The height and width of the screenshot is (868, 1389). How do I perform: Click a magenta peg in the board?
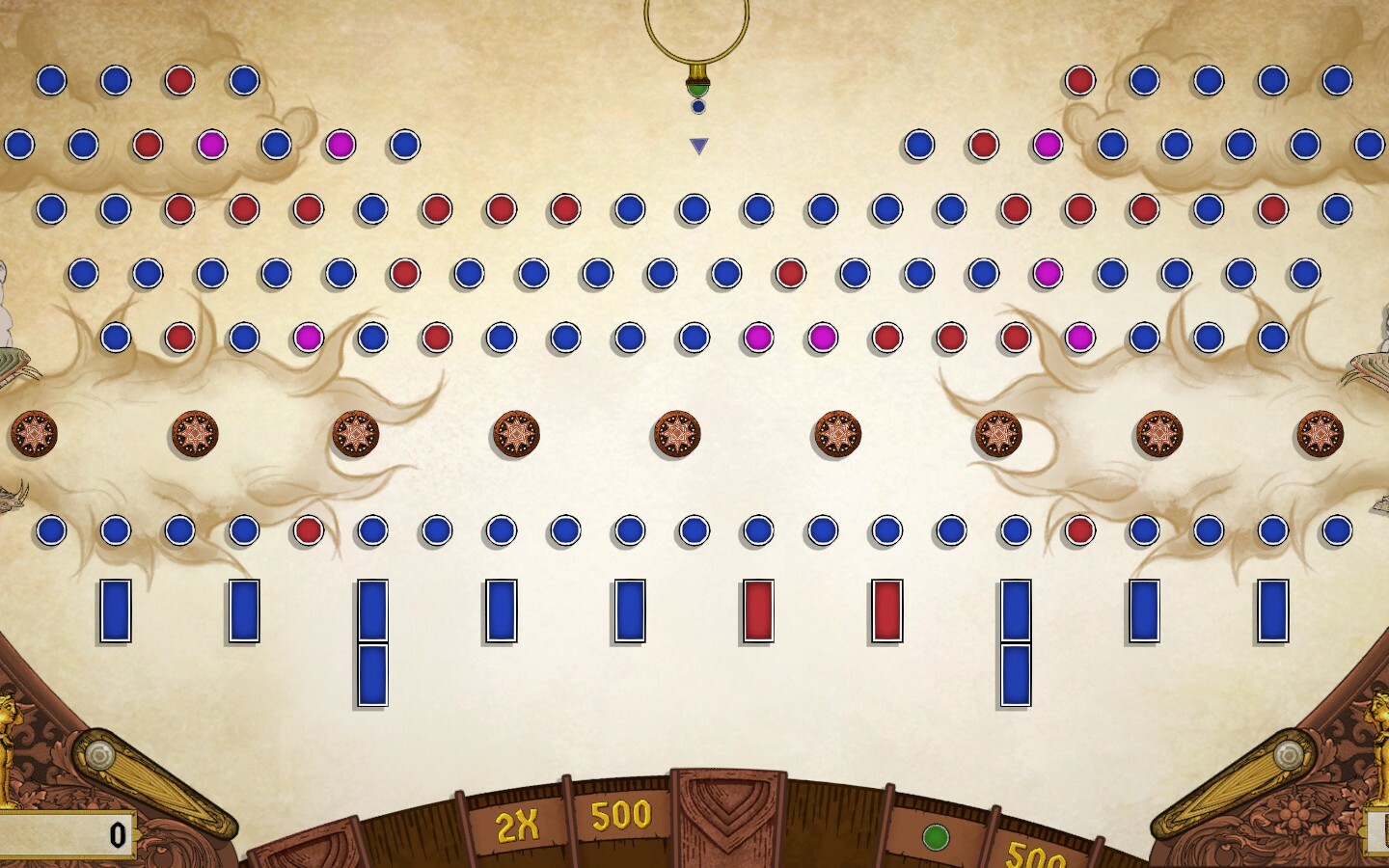pos(210,145)
